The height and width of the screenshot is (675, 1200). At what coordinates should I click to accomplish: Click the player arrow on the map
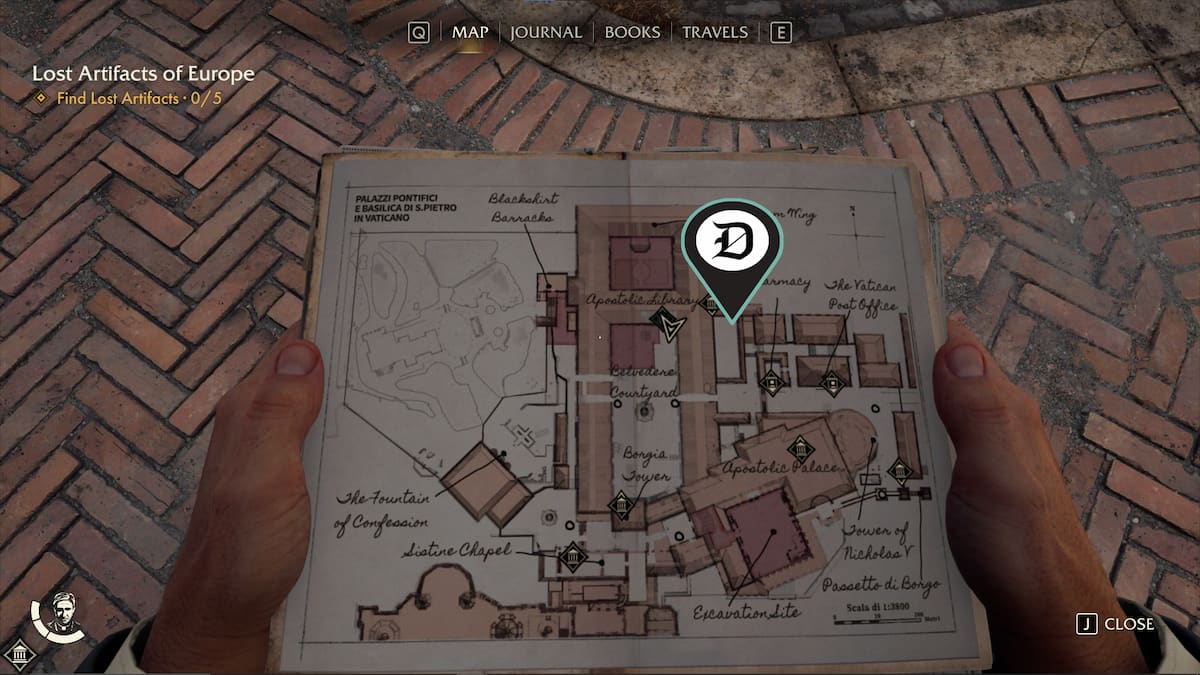664,324
